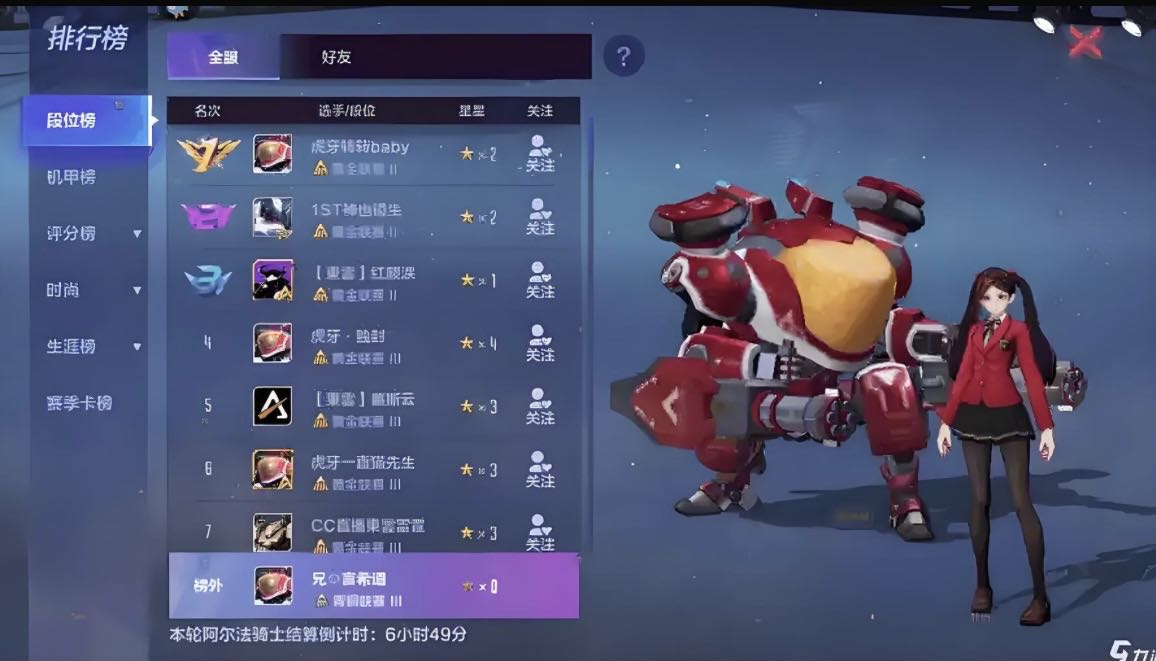Select the 全服 all-server tab
This screenshot has height=661, width=1156.
223,57
